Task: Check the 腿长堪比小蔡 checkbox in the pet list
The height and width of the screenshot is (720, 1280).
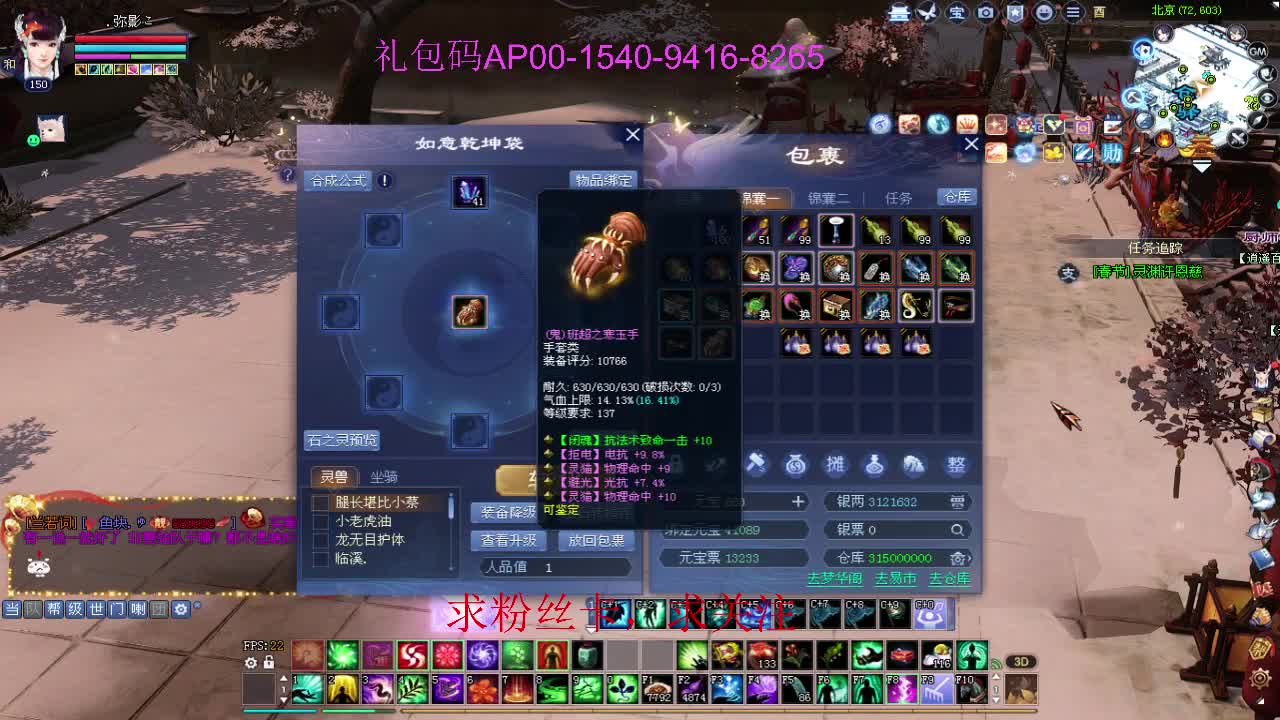Action: pos(320,501)
